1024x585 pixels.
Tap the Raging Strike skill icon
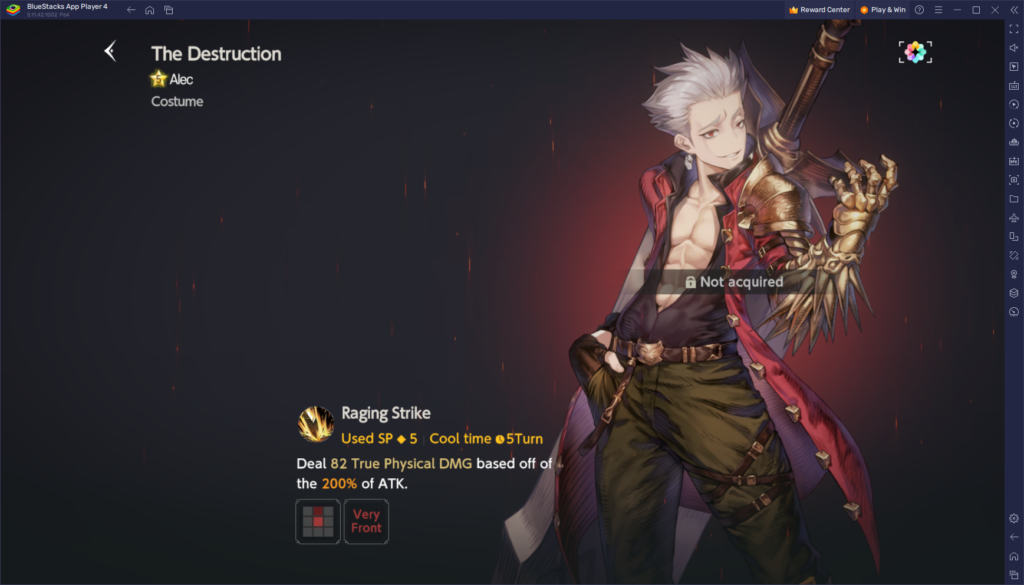pyautogui.click(x=316, y=423)
